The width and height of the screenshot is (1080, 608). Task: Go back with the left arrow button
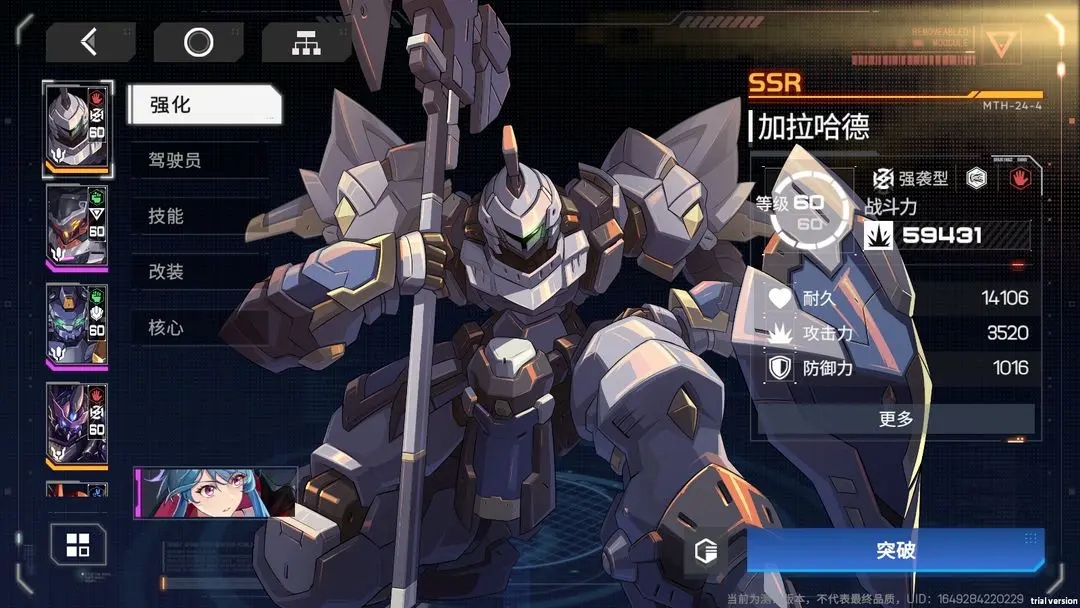[x=90, y=42]
